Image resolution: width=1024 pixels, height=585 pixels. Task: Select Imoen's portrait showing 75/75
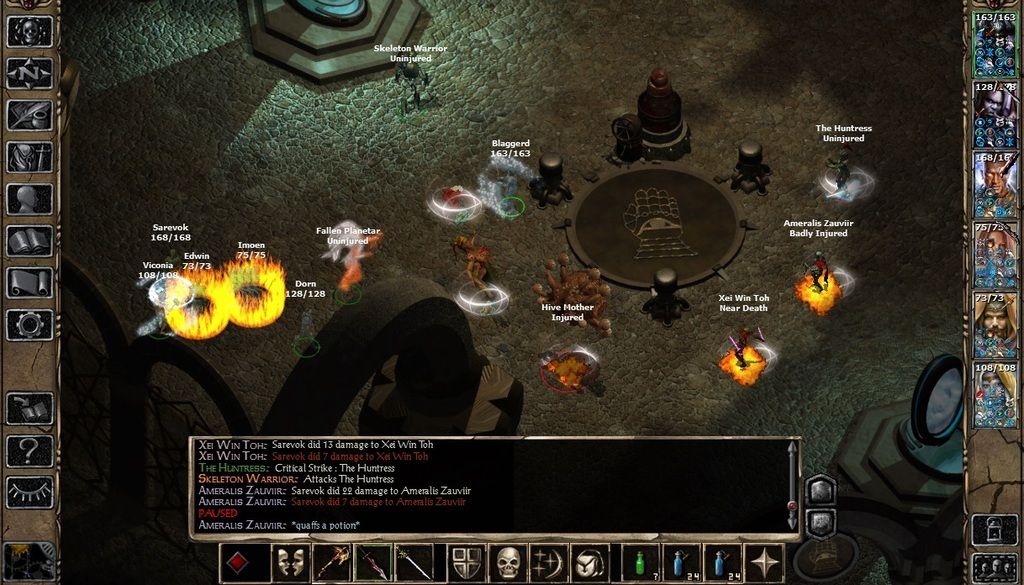pos(995,255)
